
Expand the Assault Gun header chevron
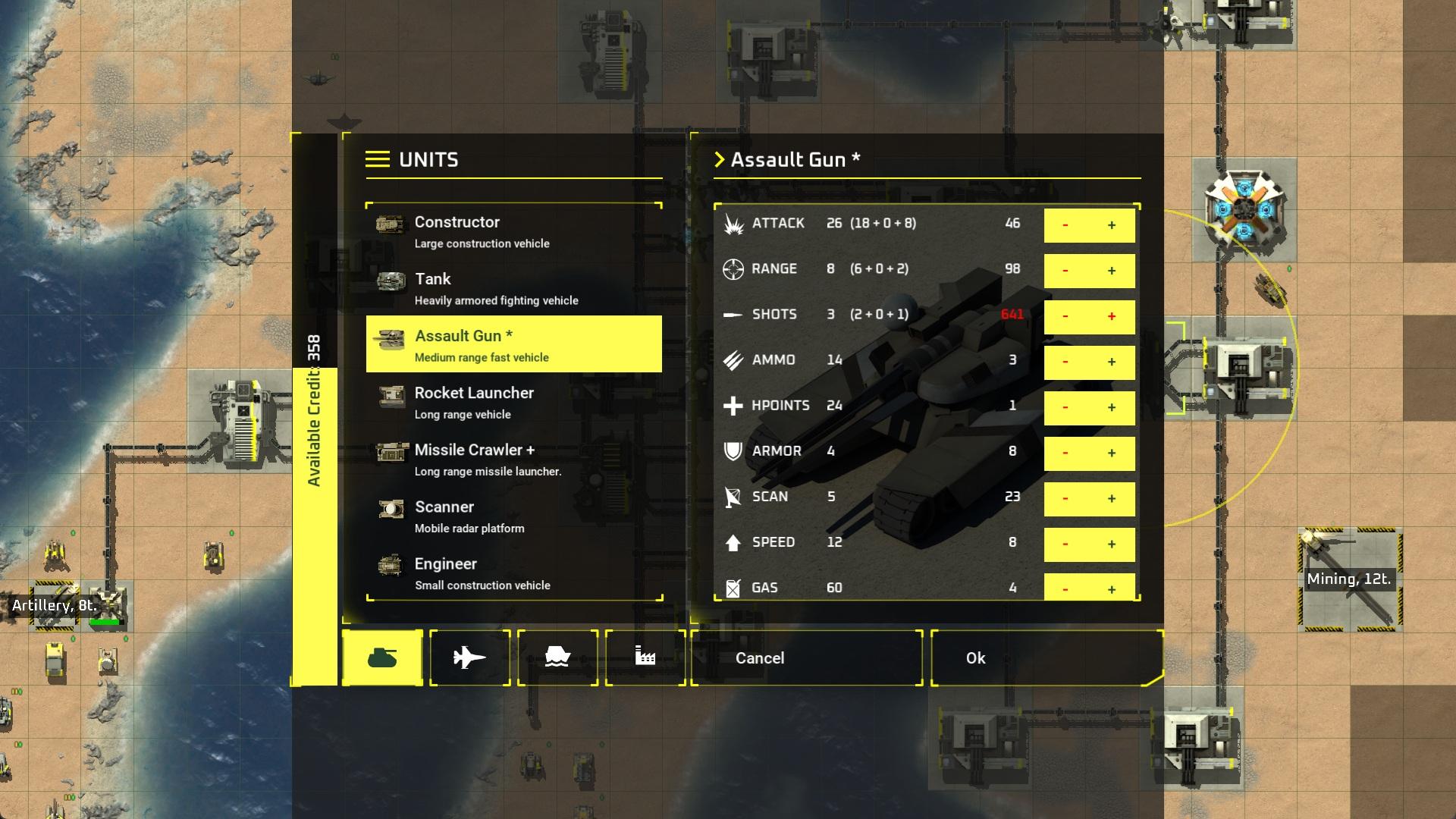pyautogui.click(x=719, y=160)
